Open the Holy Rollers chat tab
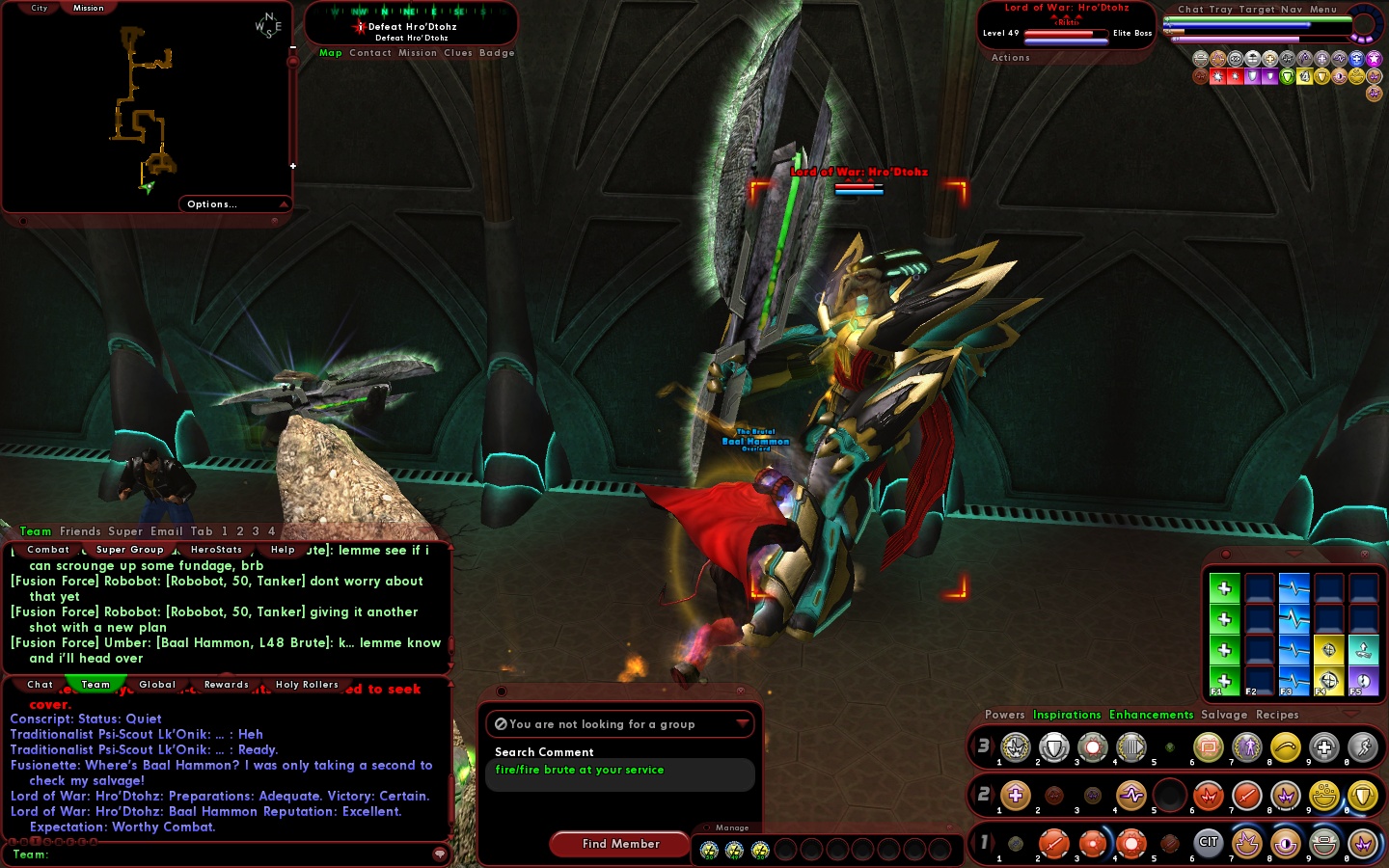 [307, 685]
